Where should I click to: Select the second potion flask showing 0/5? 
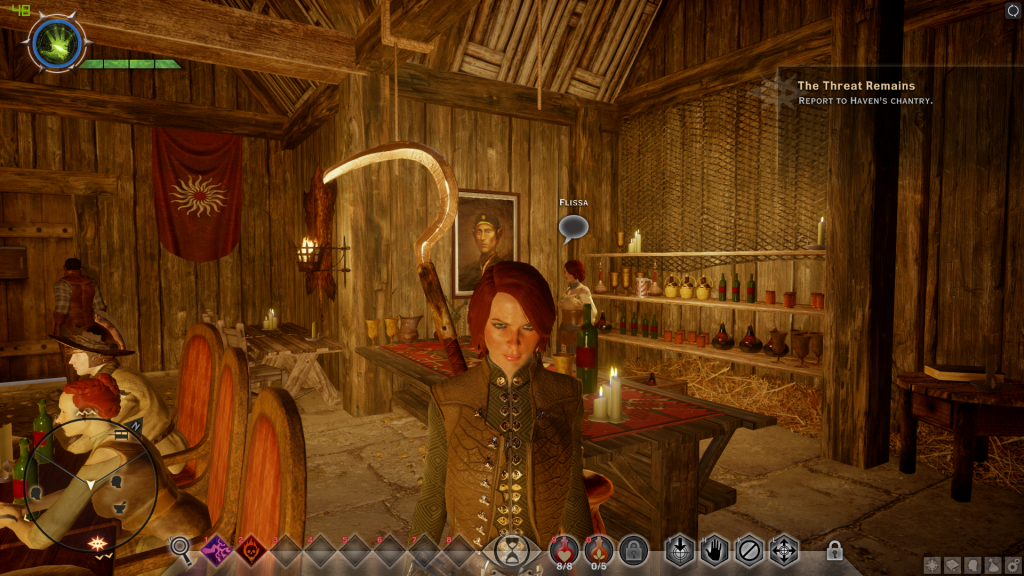(x=598, y=548)
